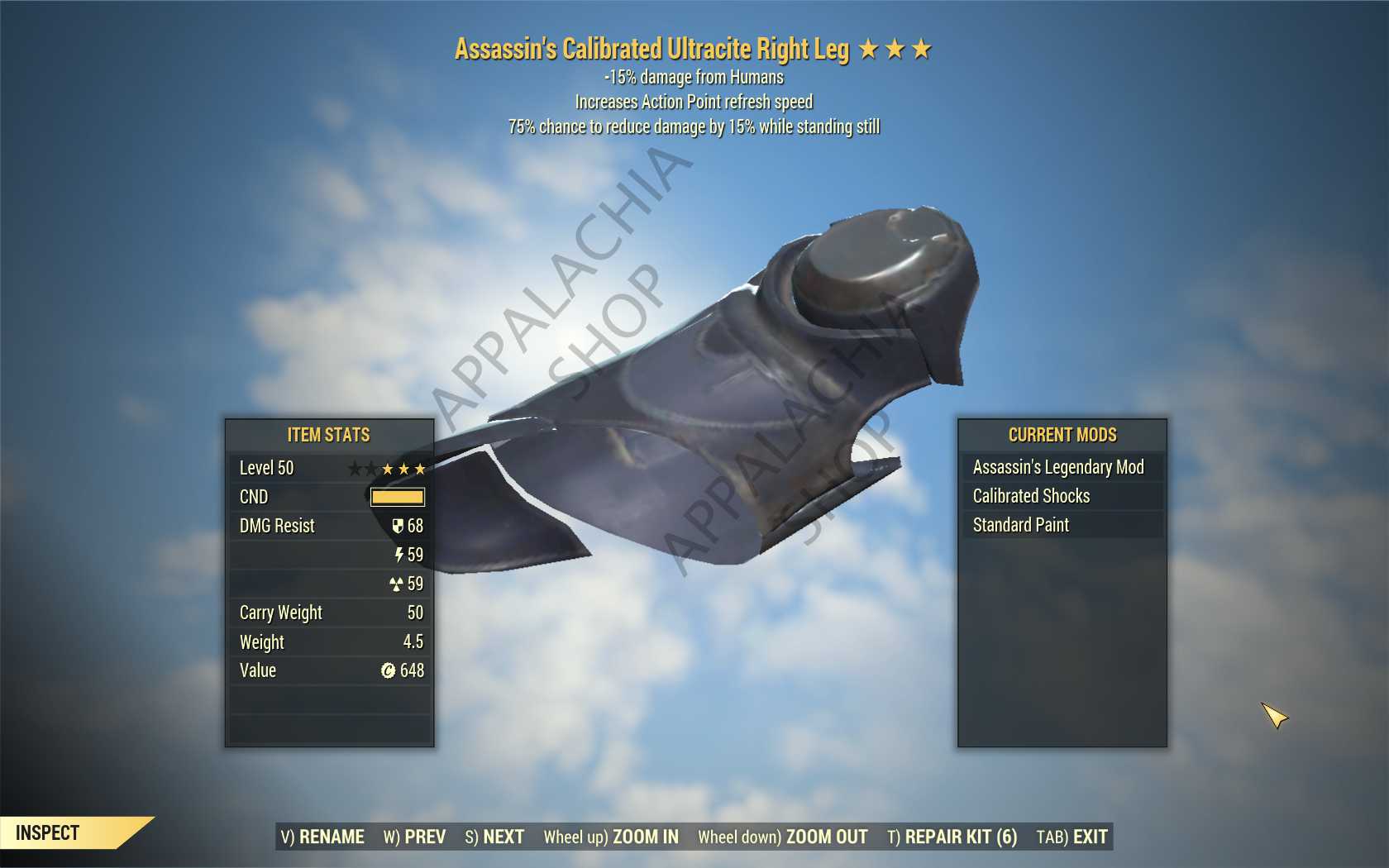Use the Repair Kit option
Screen dimensions: 1389x868
coord(952,837)
